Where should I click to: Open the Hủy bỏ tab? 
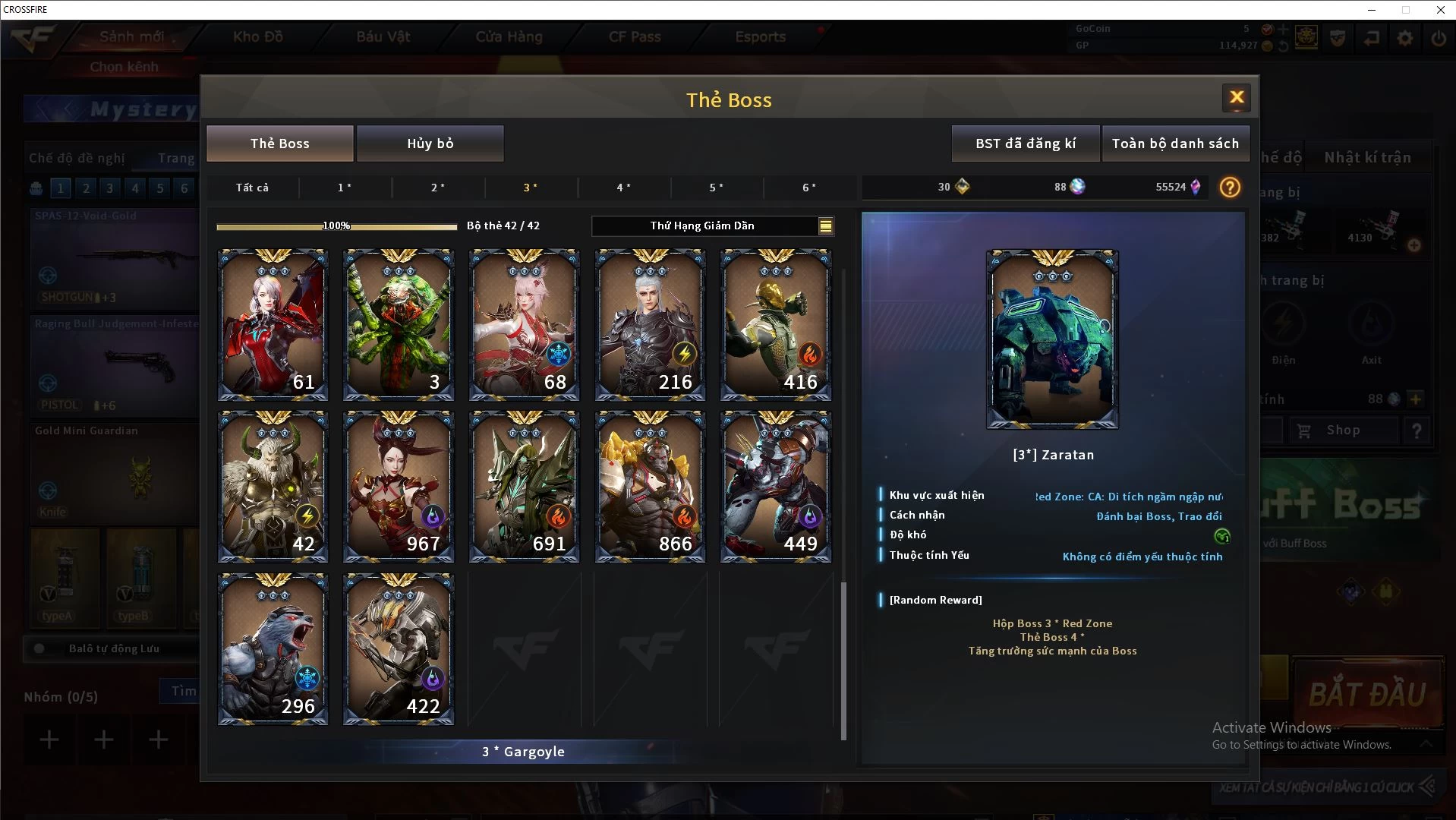[x=430, y=143]
